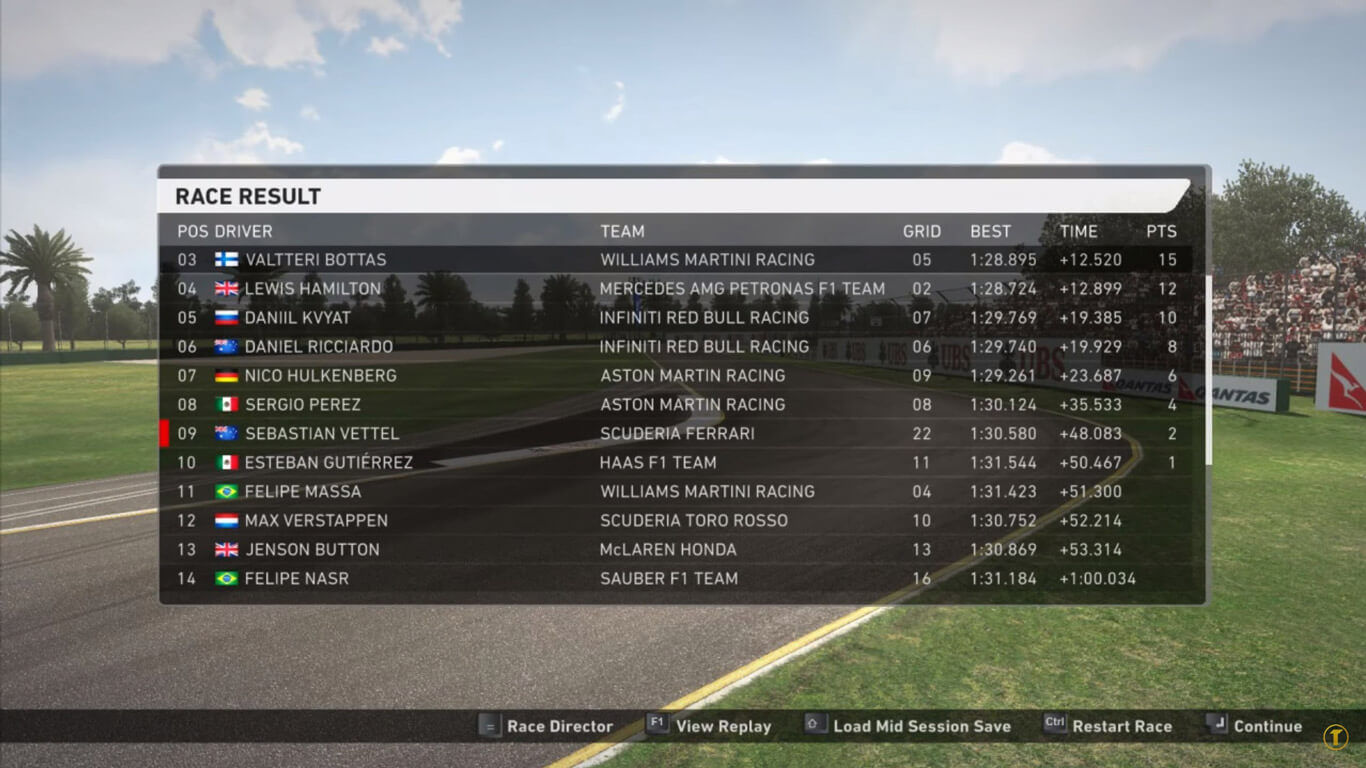Select the German flag beside Nico Hulkenberg
The width and height of the screenshot is (1366, 768).
[x=228, y=375]
